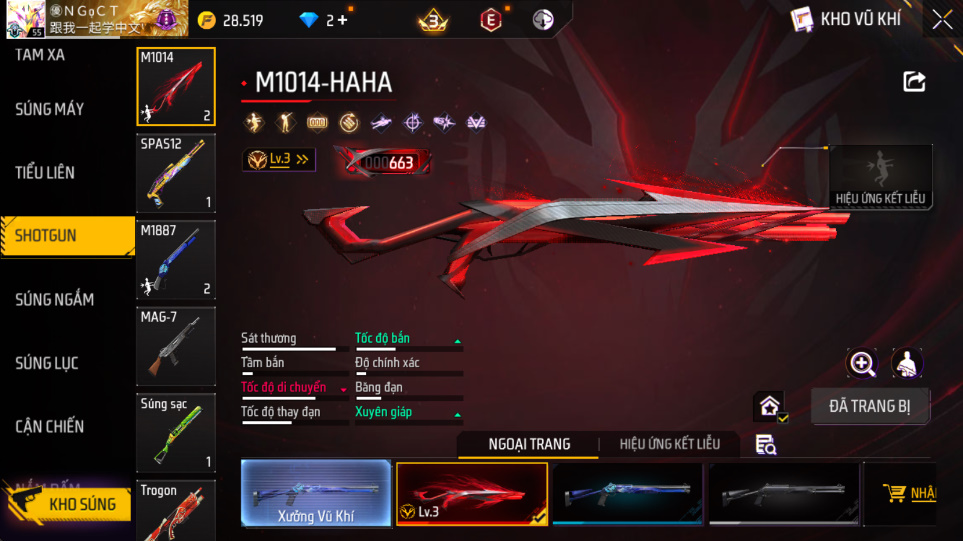The width and height of the screenshot is (963, 541).
Task: Open the Hiệu Ứng Kết Liễu preview box
Action: click(881, 177)
